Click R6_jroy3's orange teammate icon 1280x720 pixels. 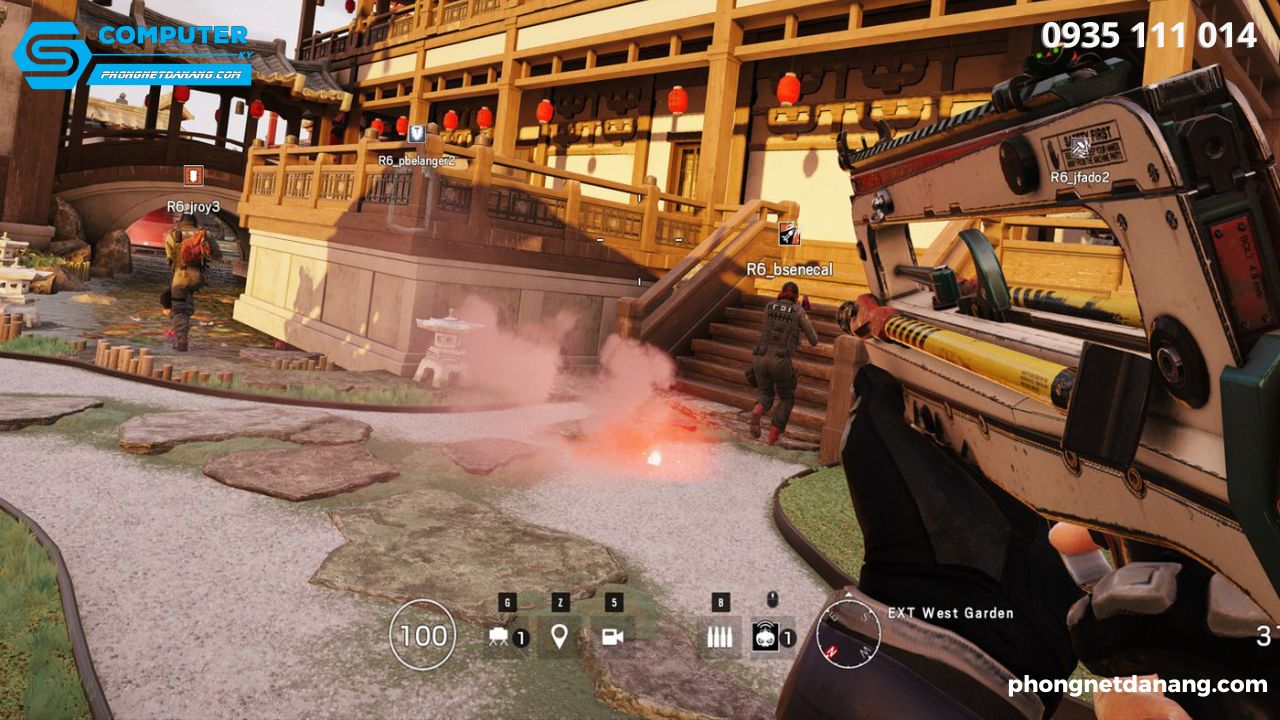[x=194, y=175]
